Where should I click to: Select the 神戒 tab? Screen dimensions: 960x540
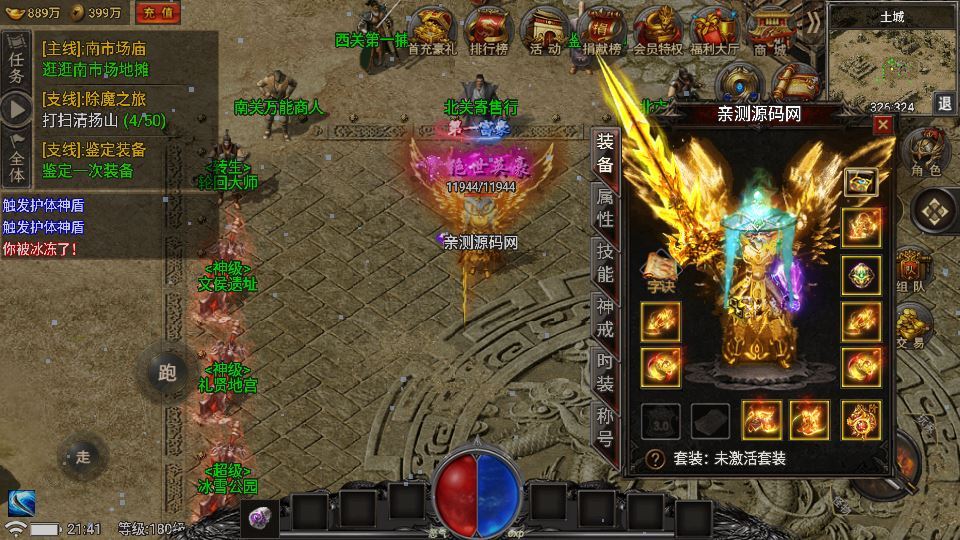coord(605,318)
